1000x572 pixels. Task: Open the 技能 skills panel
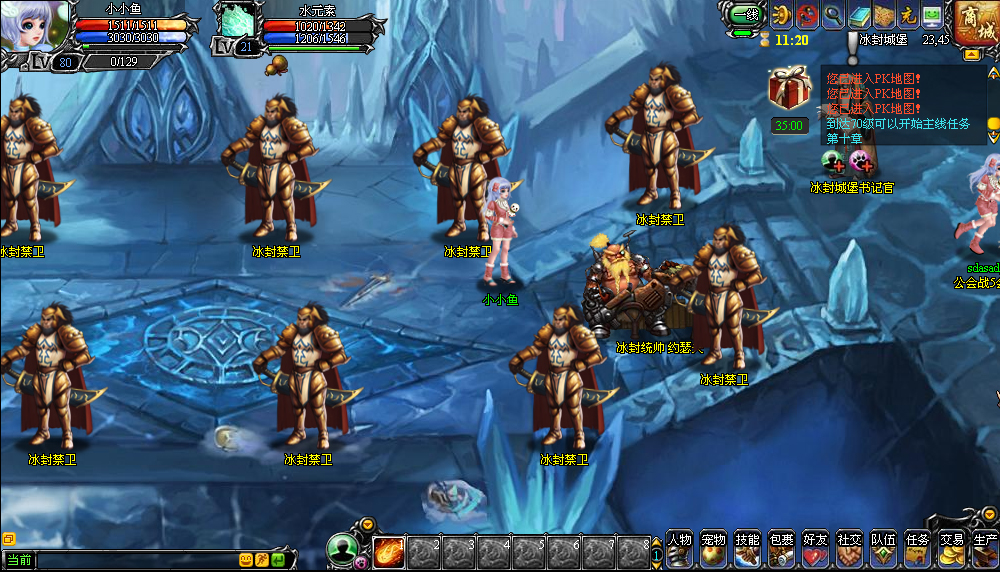[x=747, y=548]
